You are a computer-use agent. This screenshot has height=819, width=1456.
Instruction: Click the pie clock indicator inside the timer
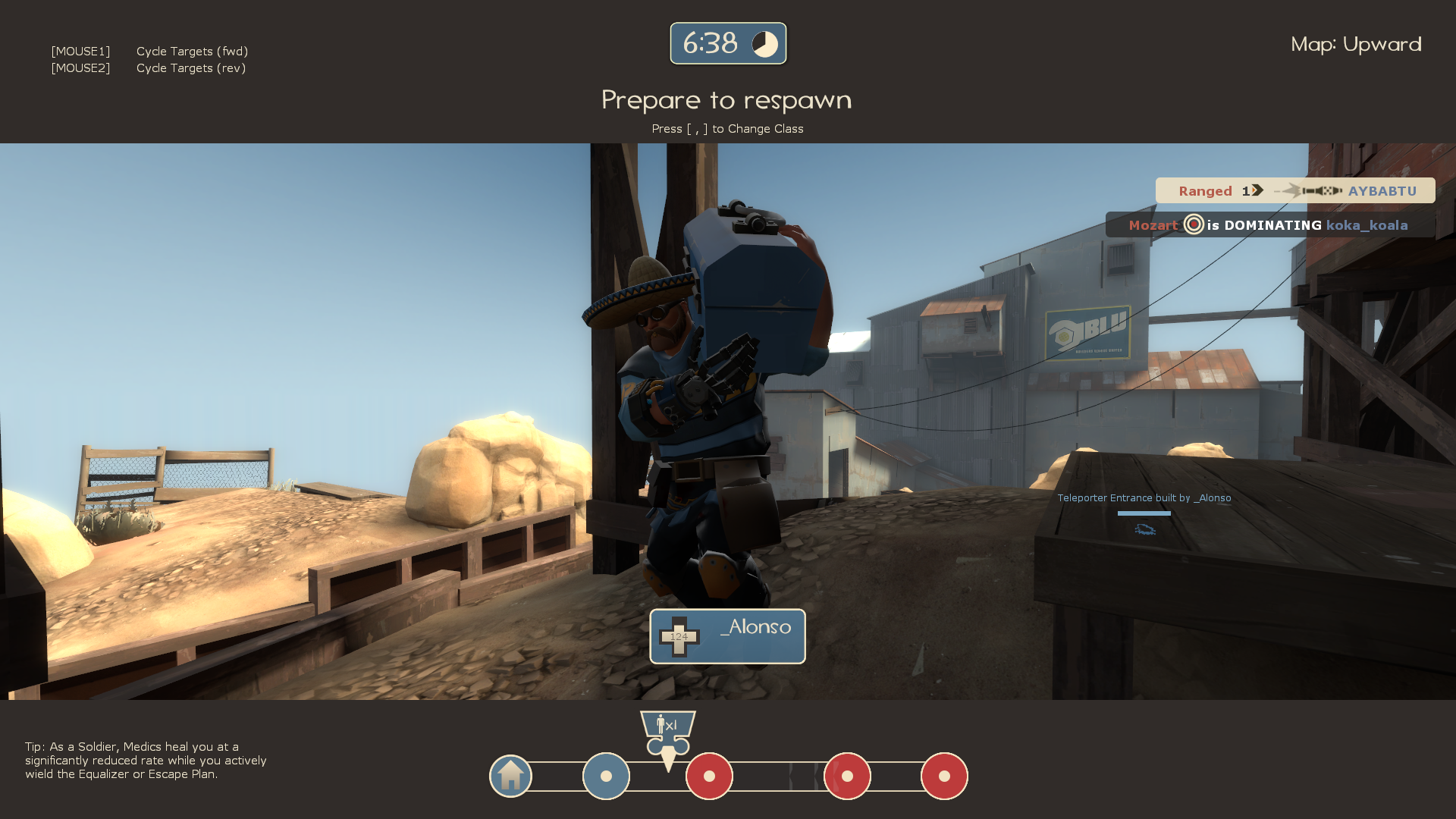pos(766,43)
